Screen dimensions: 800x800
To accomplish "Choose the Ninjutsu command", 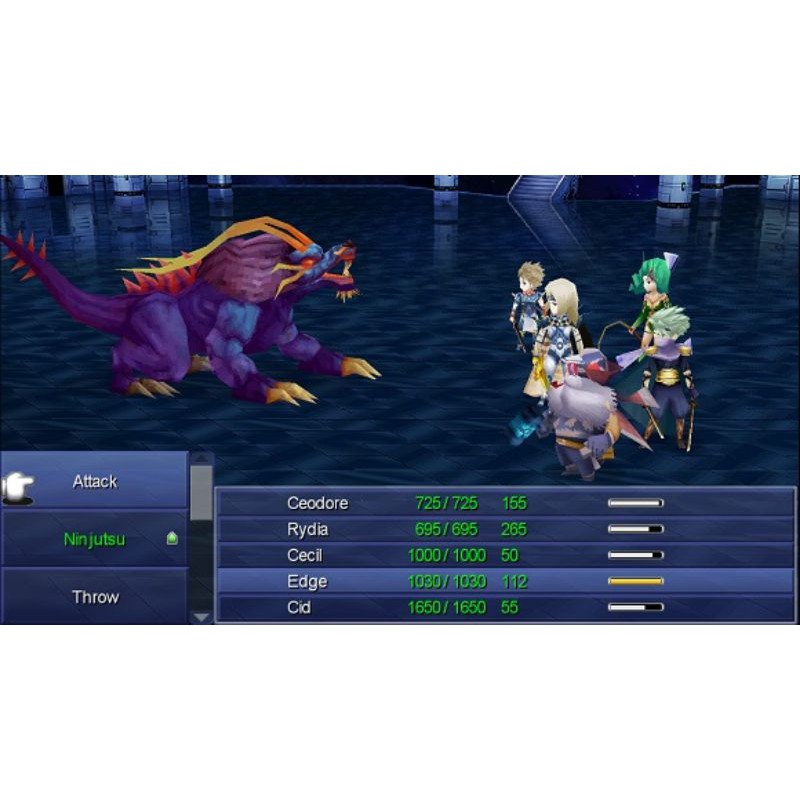I will click(95, 540).
